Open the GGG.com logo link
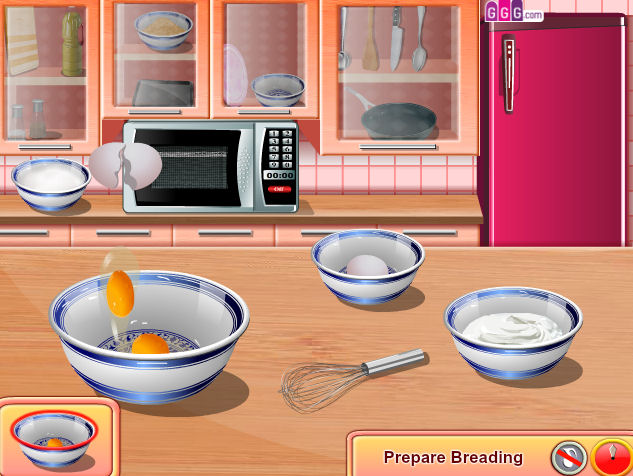 tap(514, 12)
